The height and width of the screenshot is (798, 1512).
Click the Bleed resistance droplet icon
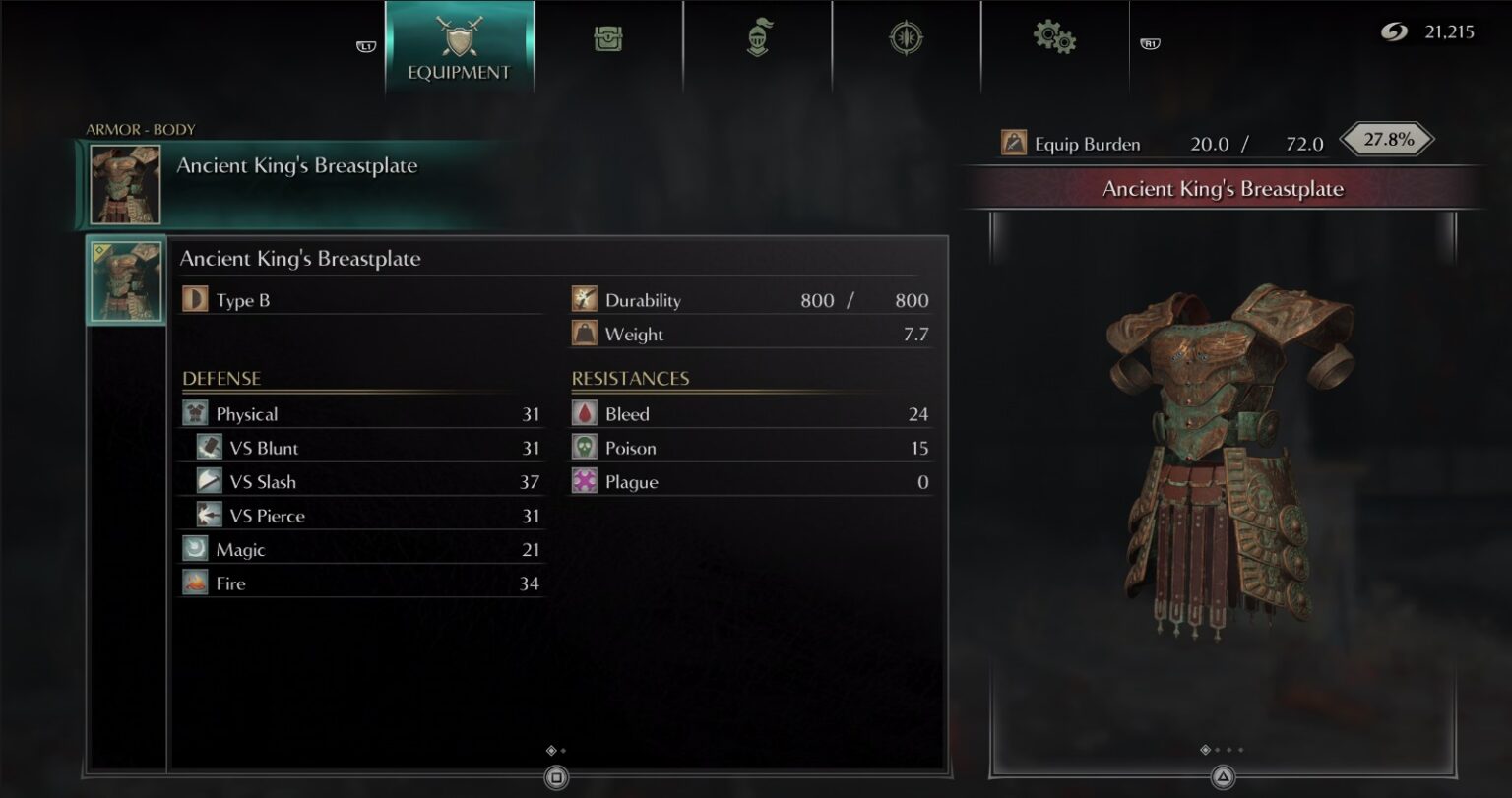pyautogui.click(x=583, y=413)
